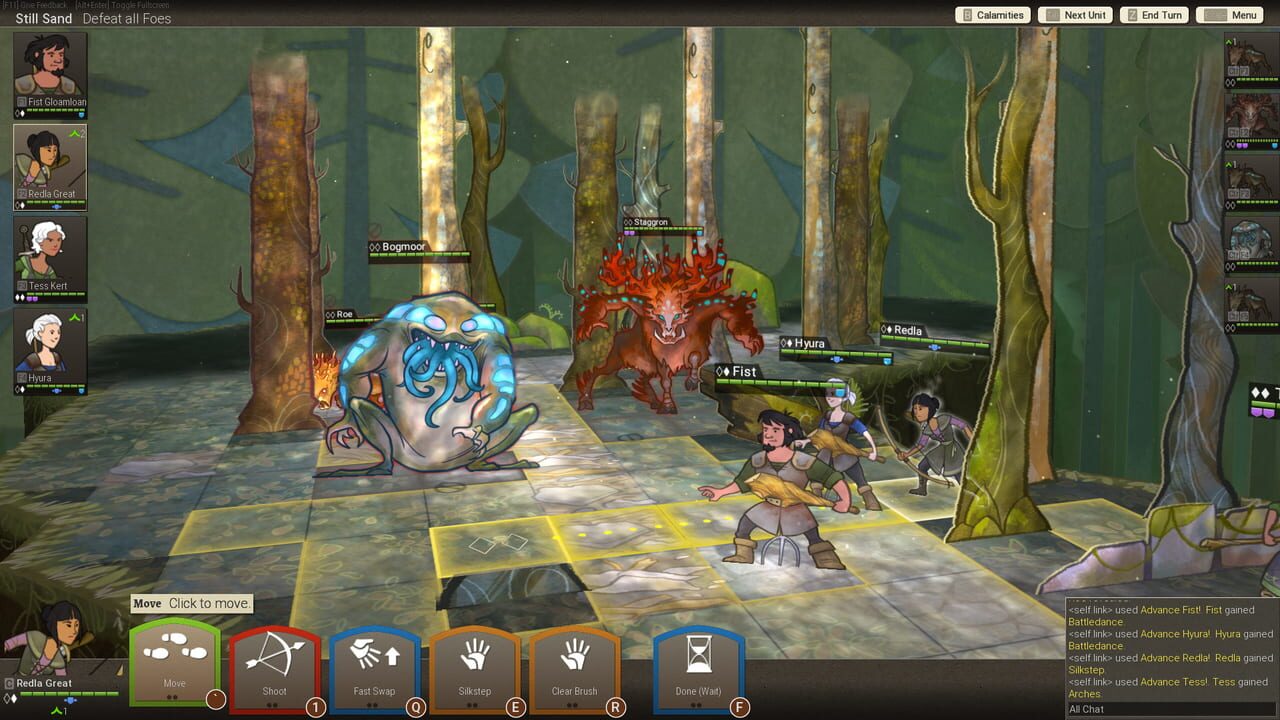Use the Silkstep ability
This screenshot has height=720, width=1280.
click(x=473, y=663)
